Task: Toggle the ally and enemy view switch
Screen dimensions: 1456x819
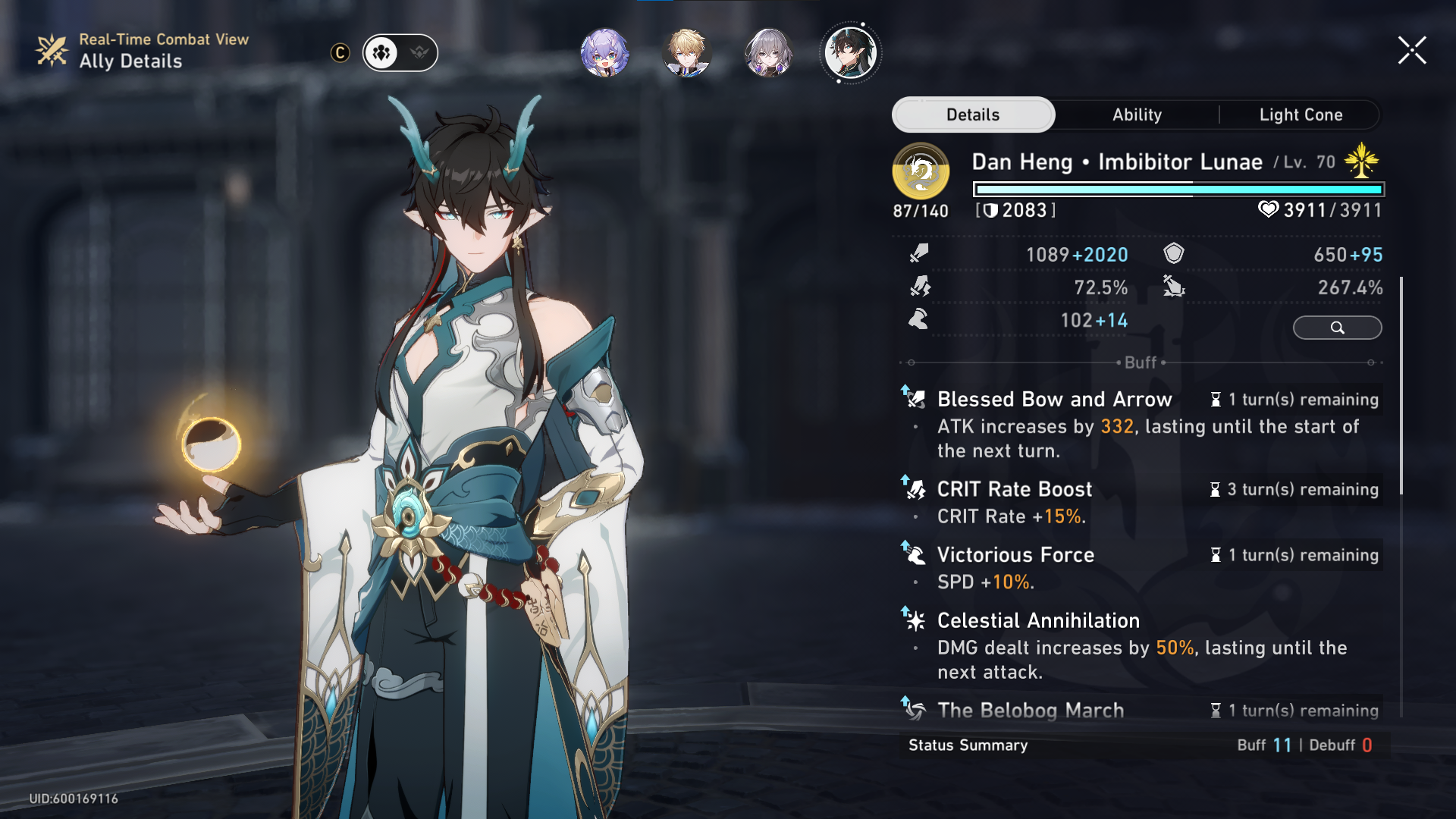Action: [400, 52]
